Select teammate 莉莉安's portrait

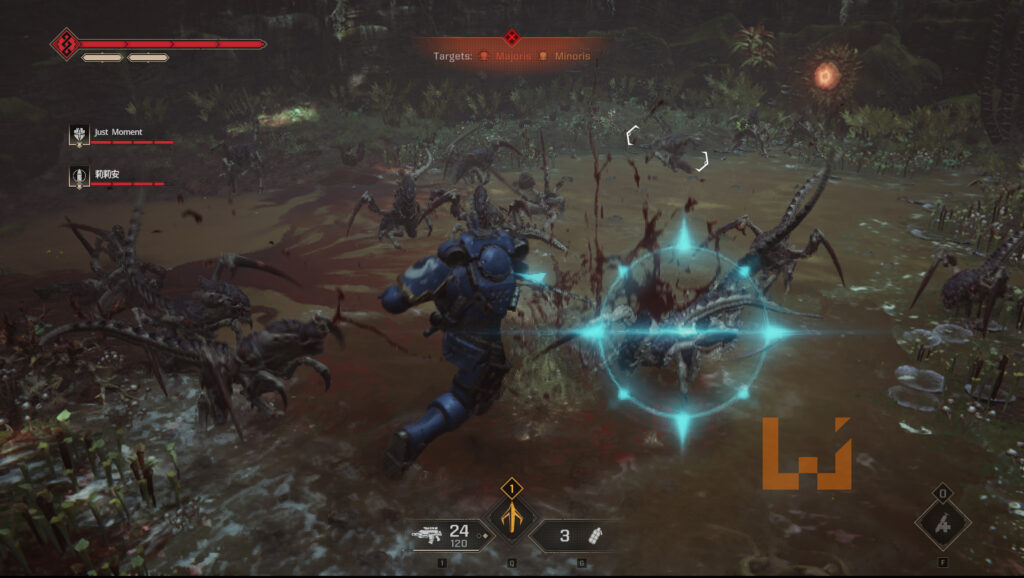click(80, 176)
